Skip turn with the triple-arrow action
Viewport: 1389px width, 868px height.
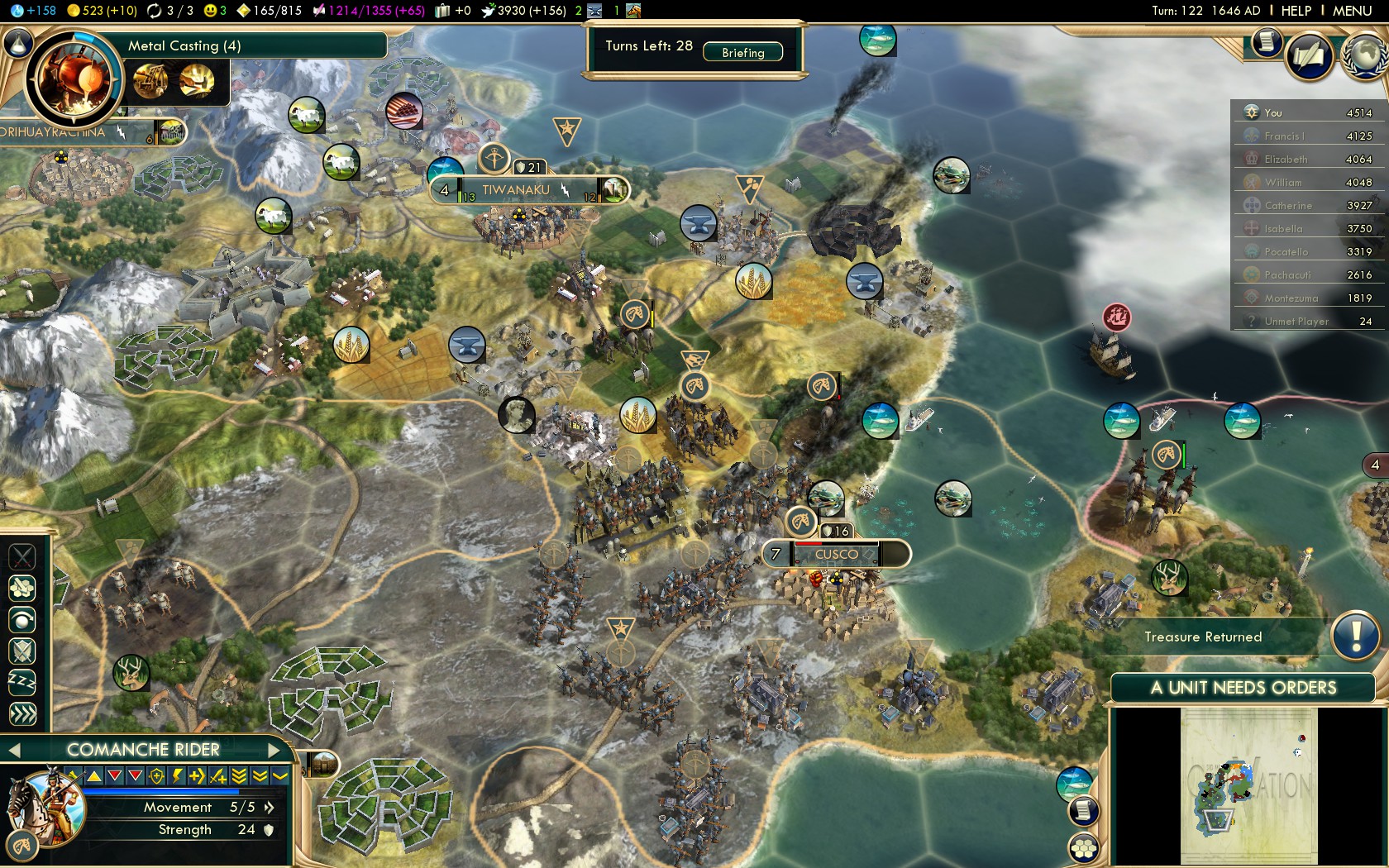click(x=22, y=713)
